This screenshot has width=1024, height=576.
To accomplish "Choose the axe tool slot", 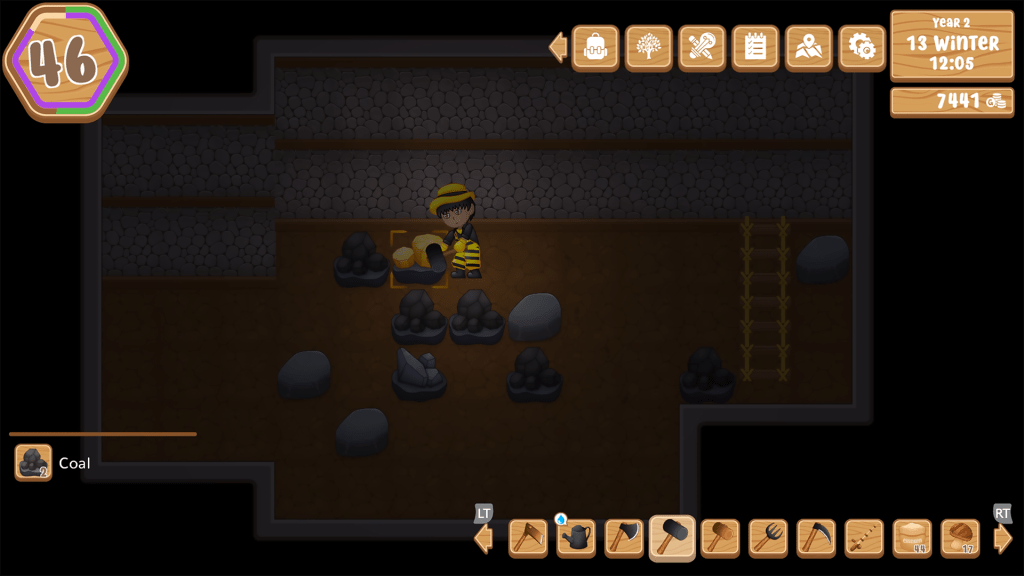I will tap(624, 538).
